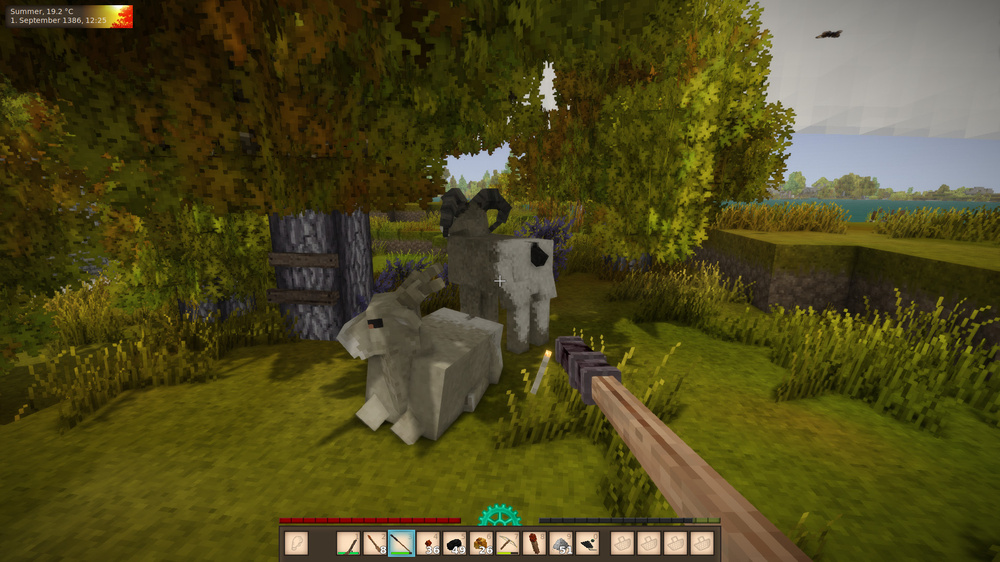Pick the black stack of 49

(455, 543)
